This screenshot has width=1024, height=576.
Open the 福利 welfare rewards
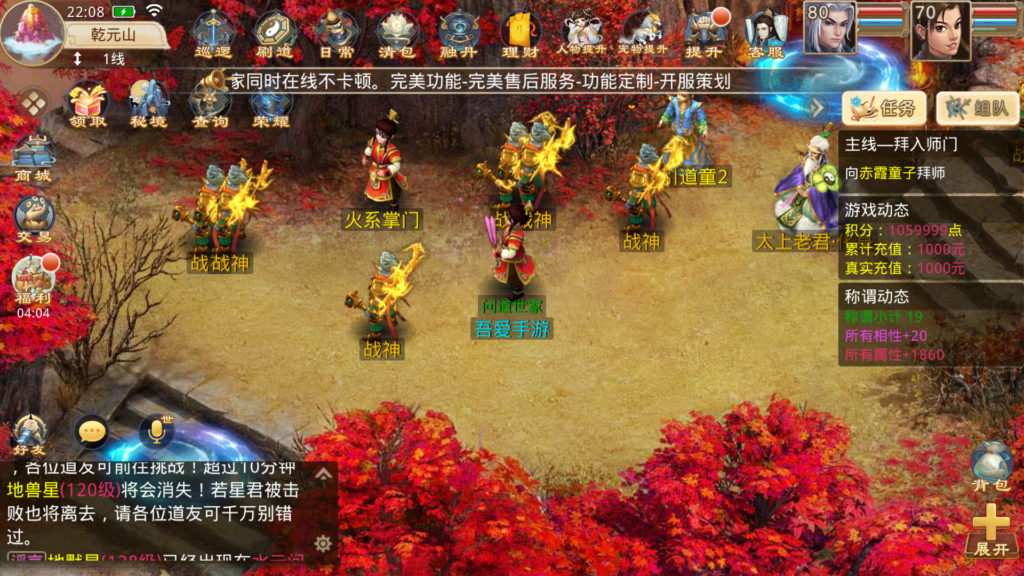click(33, 281)
